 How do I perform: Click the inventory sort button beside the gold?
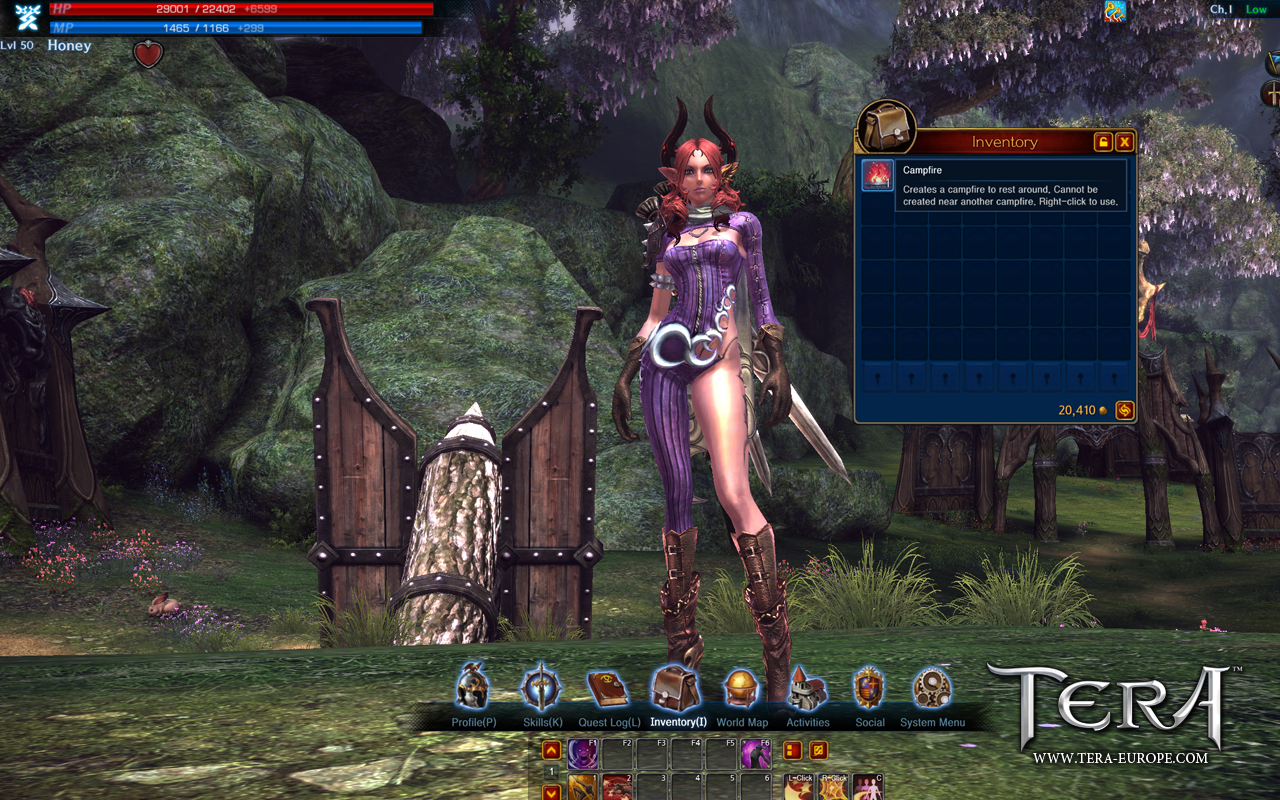click(x=1125, y=410)
